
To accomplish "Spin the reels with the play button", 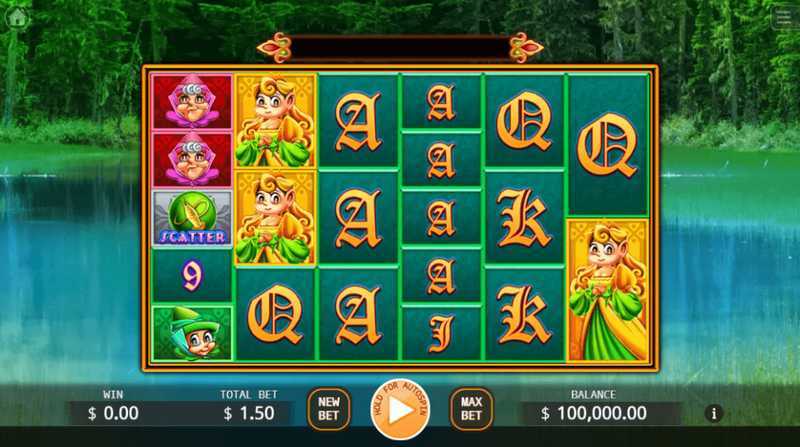I will tap(399, 409).
